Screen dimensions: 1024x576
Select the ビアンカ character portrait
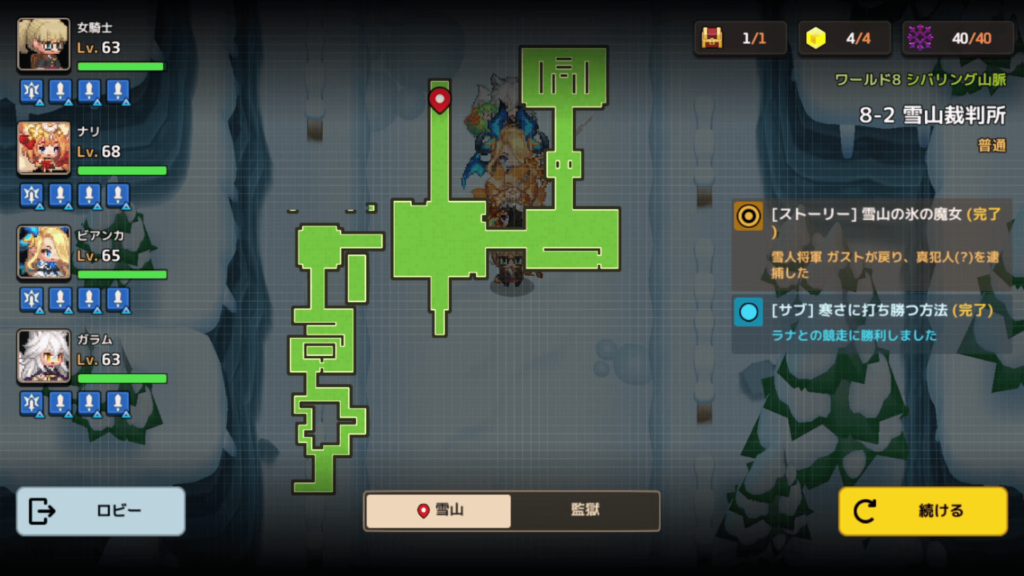(x=44, y=252)
